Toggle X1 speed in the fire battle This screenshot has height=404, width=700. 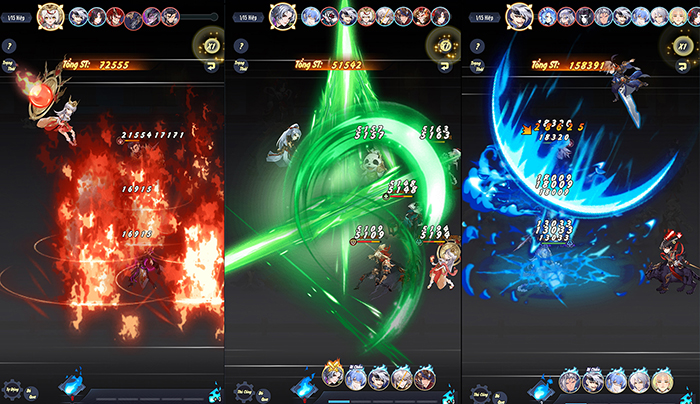(x=212, y=46)
